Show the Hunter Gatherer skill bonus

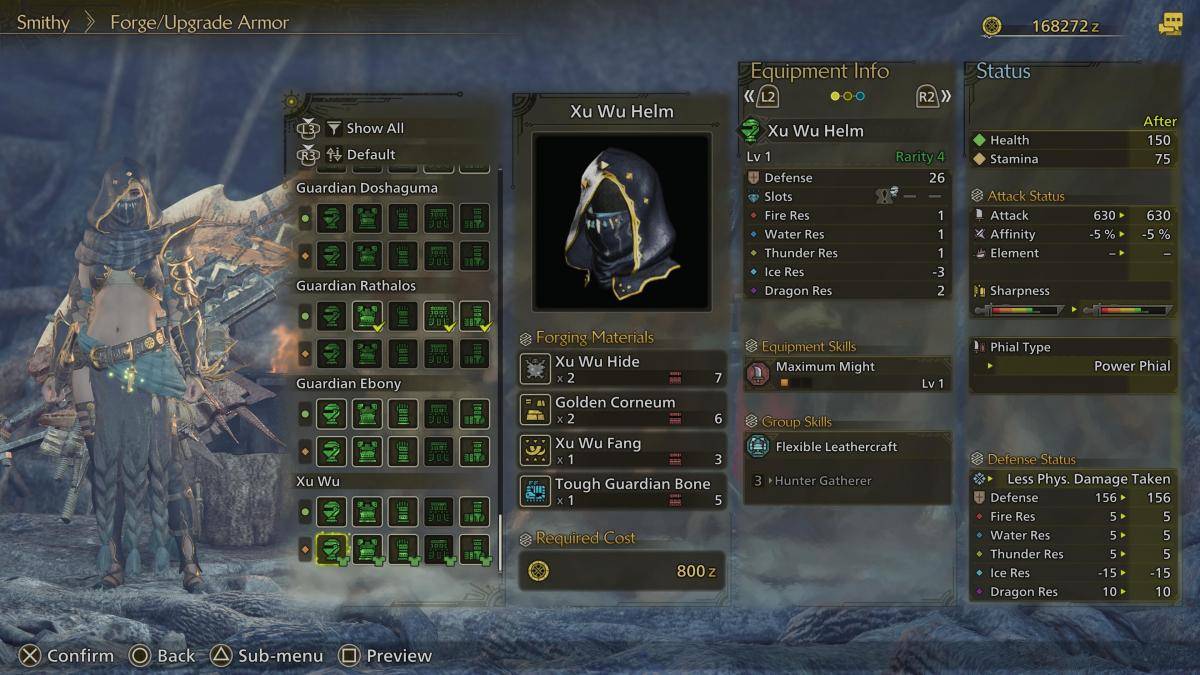[x=822, y=481]
